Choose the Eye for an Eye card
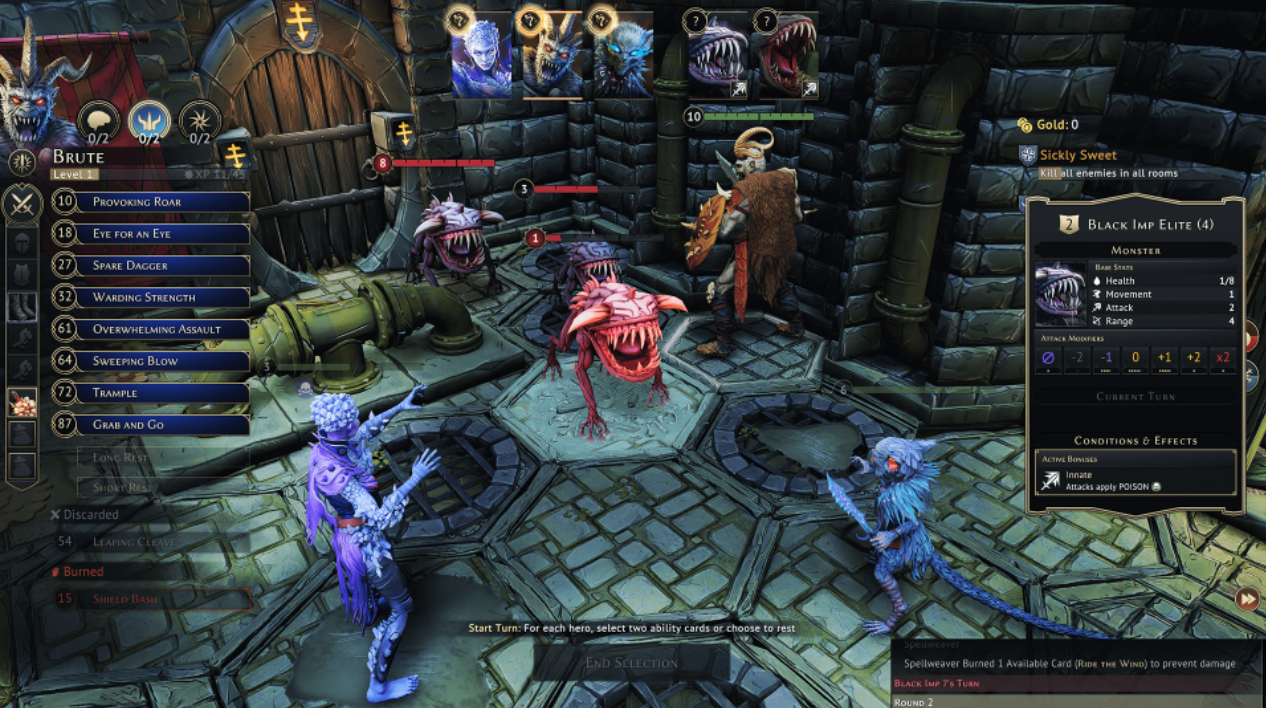 pyautogui.click(x=150, y=234)
